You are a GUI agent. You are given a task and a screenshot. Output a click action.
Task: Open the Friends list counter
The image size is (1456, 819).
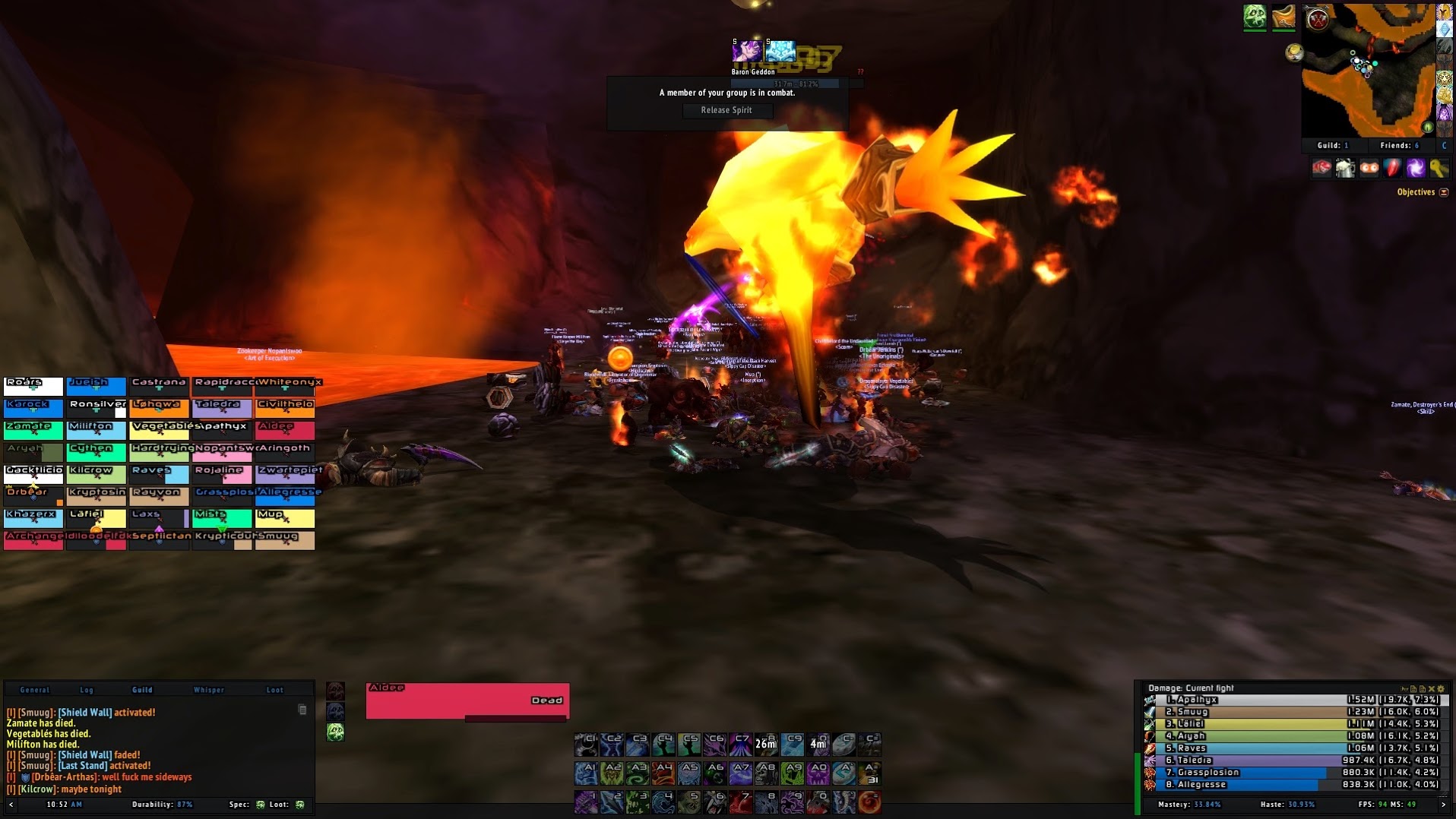[1399, 145]
